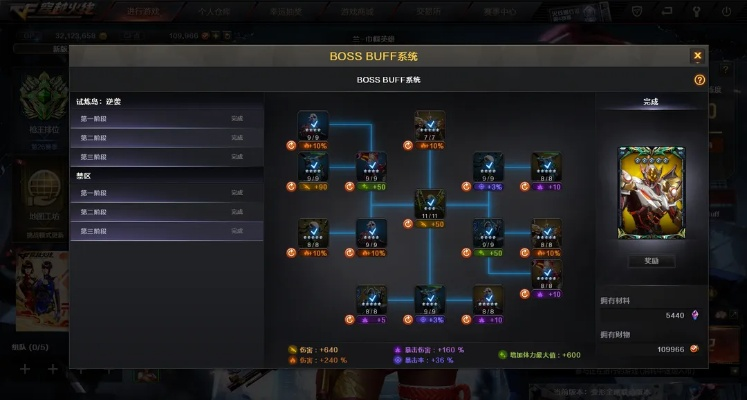This screenshot has width=747, height=400.
Task: Select 第一阶段 under 试炼岛：逆袭
Action: click(165, 119)
